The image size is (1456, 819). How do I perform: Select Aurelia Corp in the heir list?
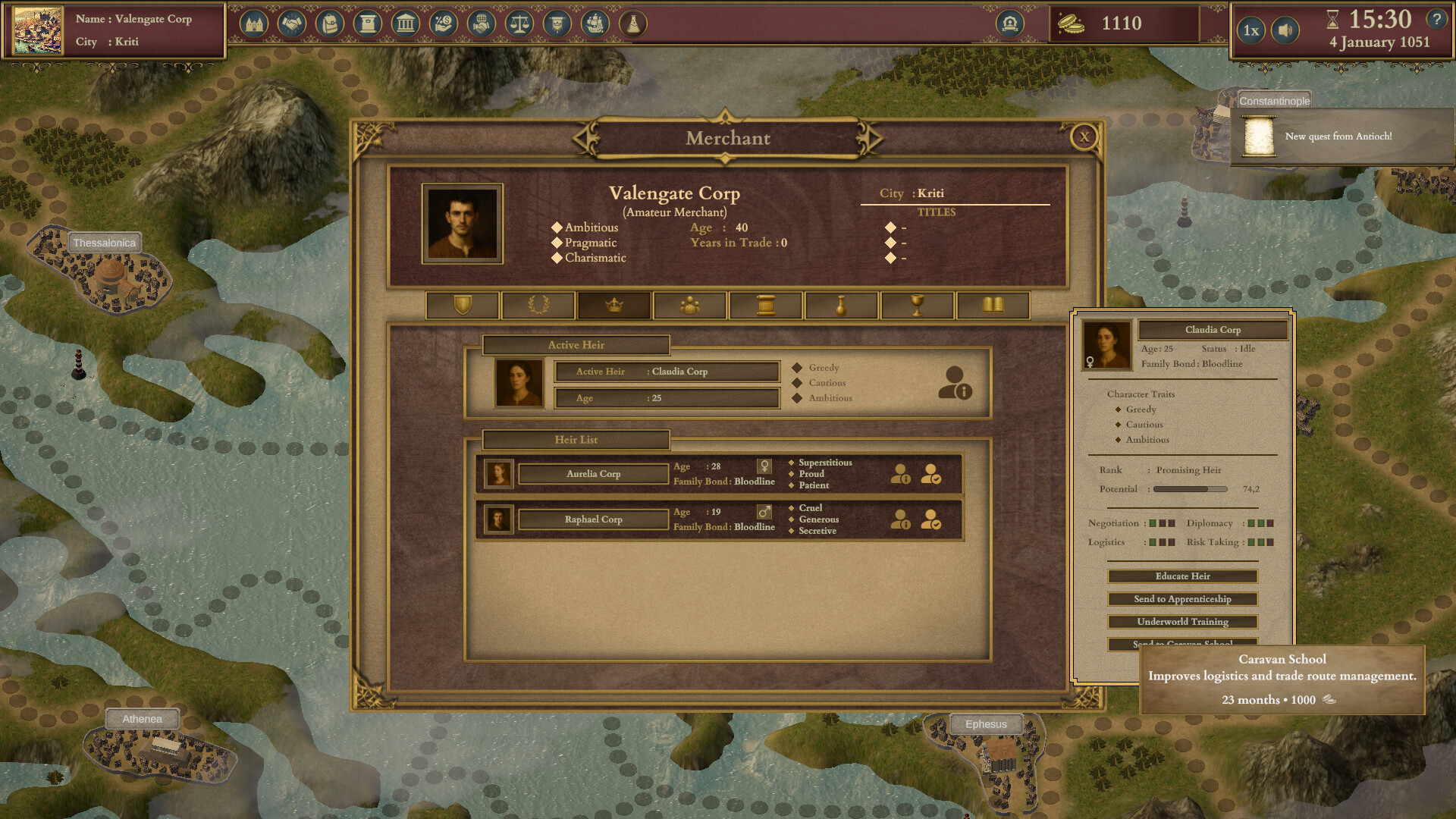pos(593,474)
